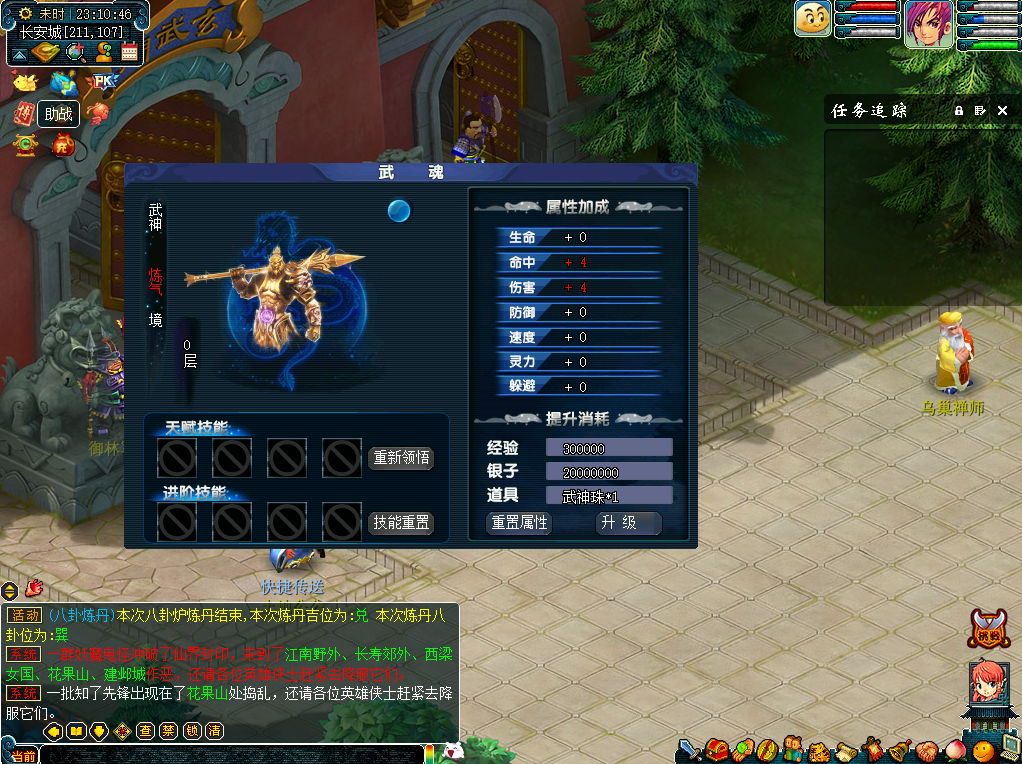The image size is (1022, 764).
Task: Click the handshake friends icon
Action: click(x=925, y=750)
